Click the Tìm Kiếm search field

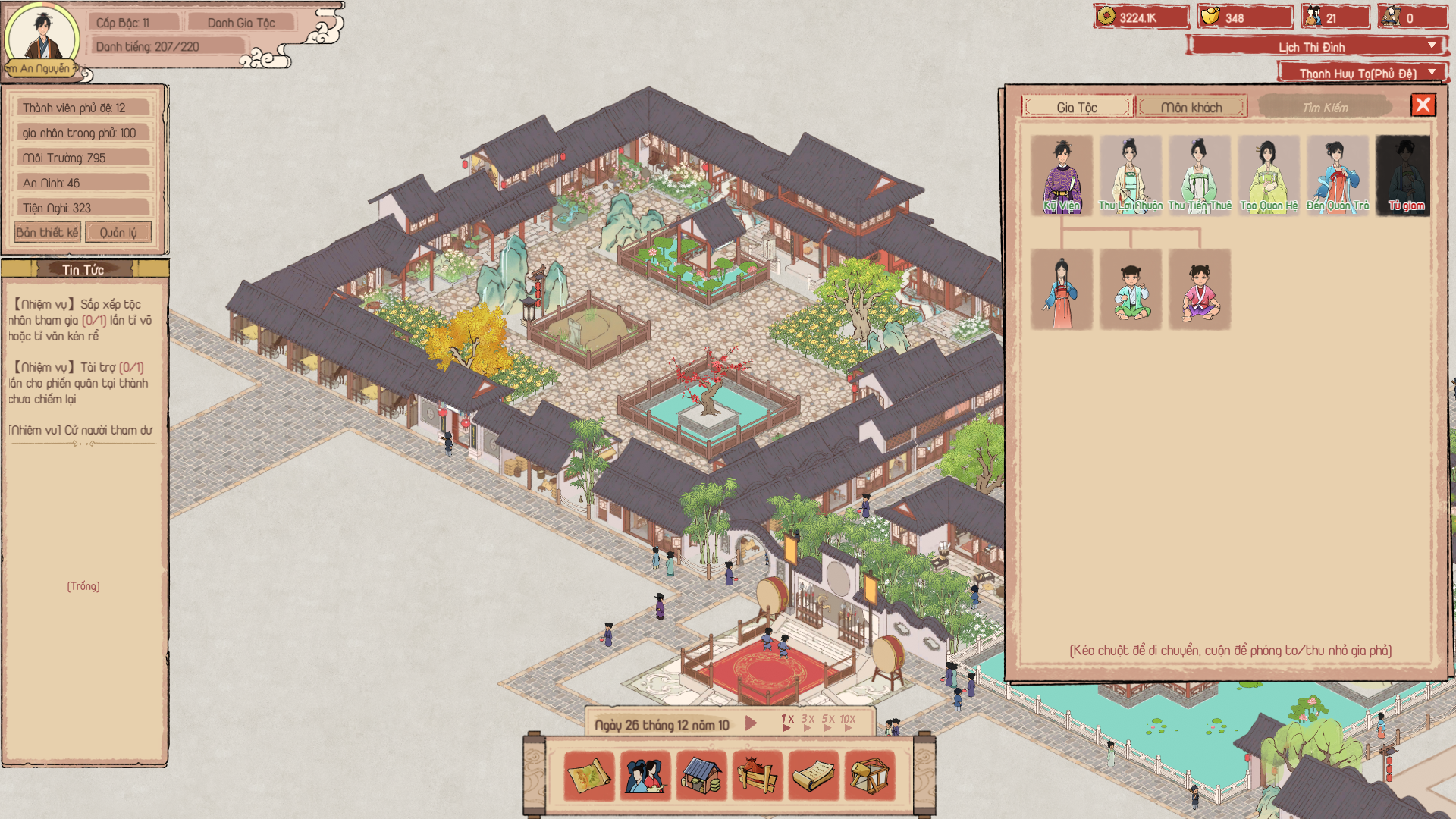click(1325, 107)
